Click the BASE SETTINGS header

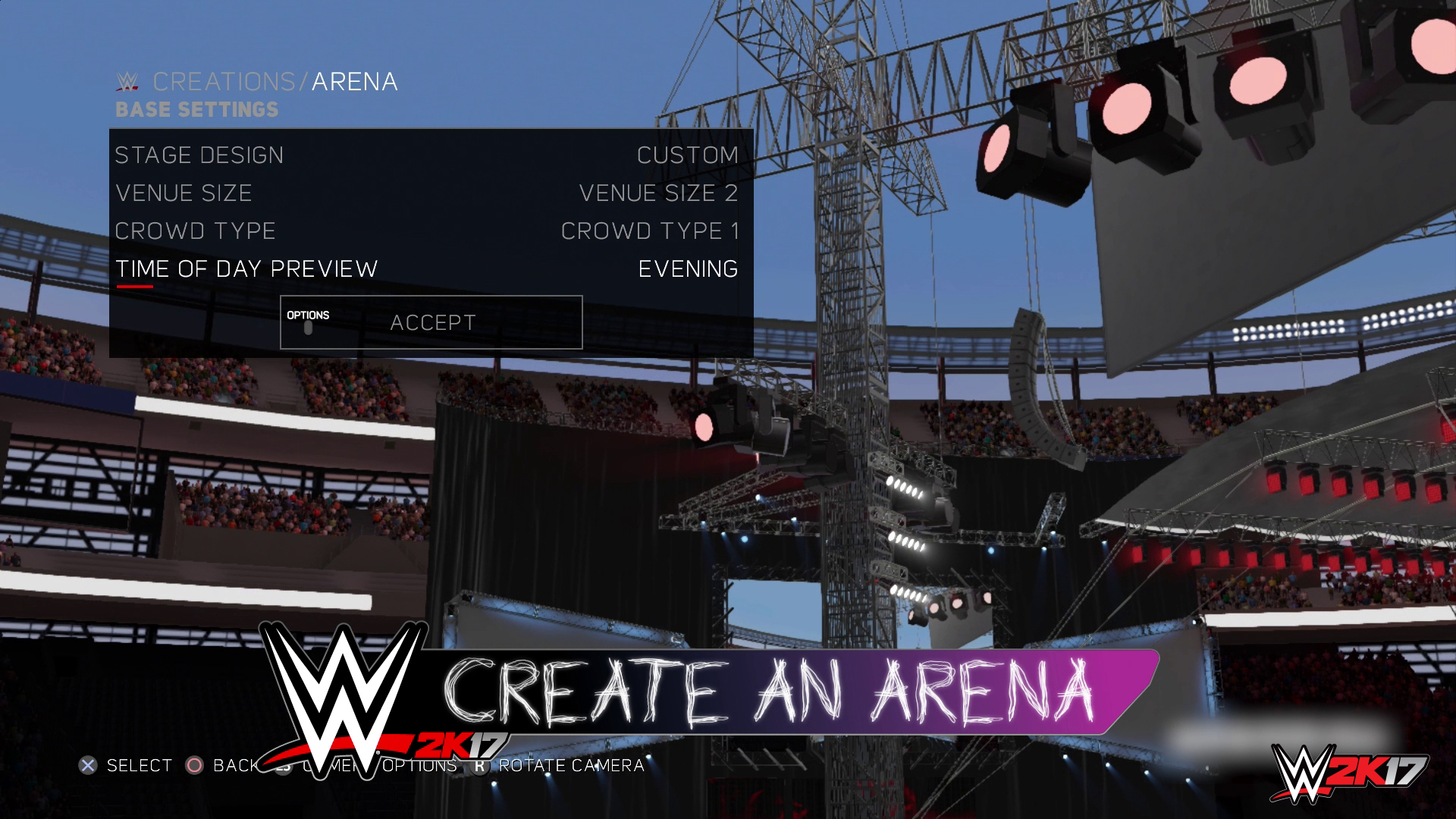point(196,109)
